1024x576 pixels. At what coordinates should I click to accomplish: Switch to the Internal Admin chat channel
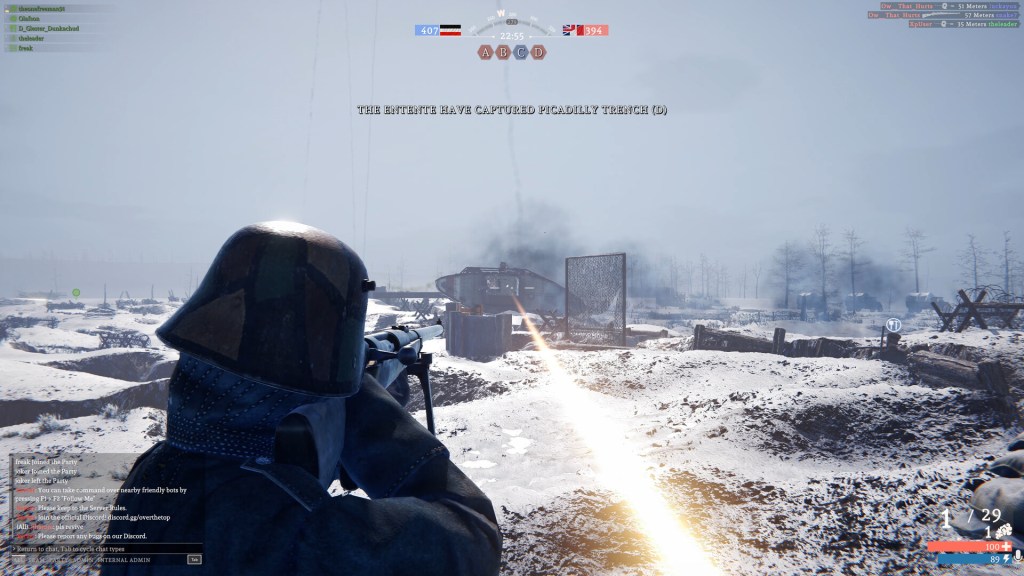123,560
